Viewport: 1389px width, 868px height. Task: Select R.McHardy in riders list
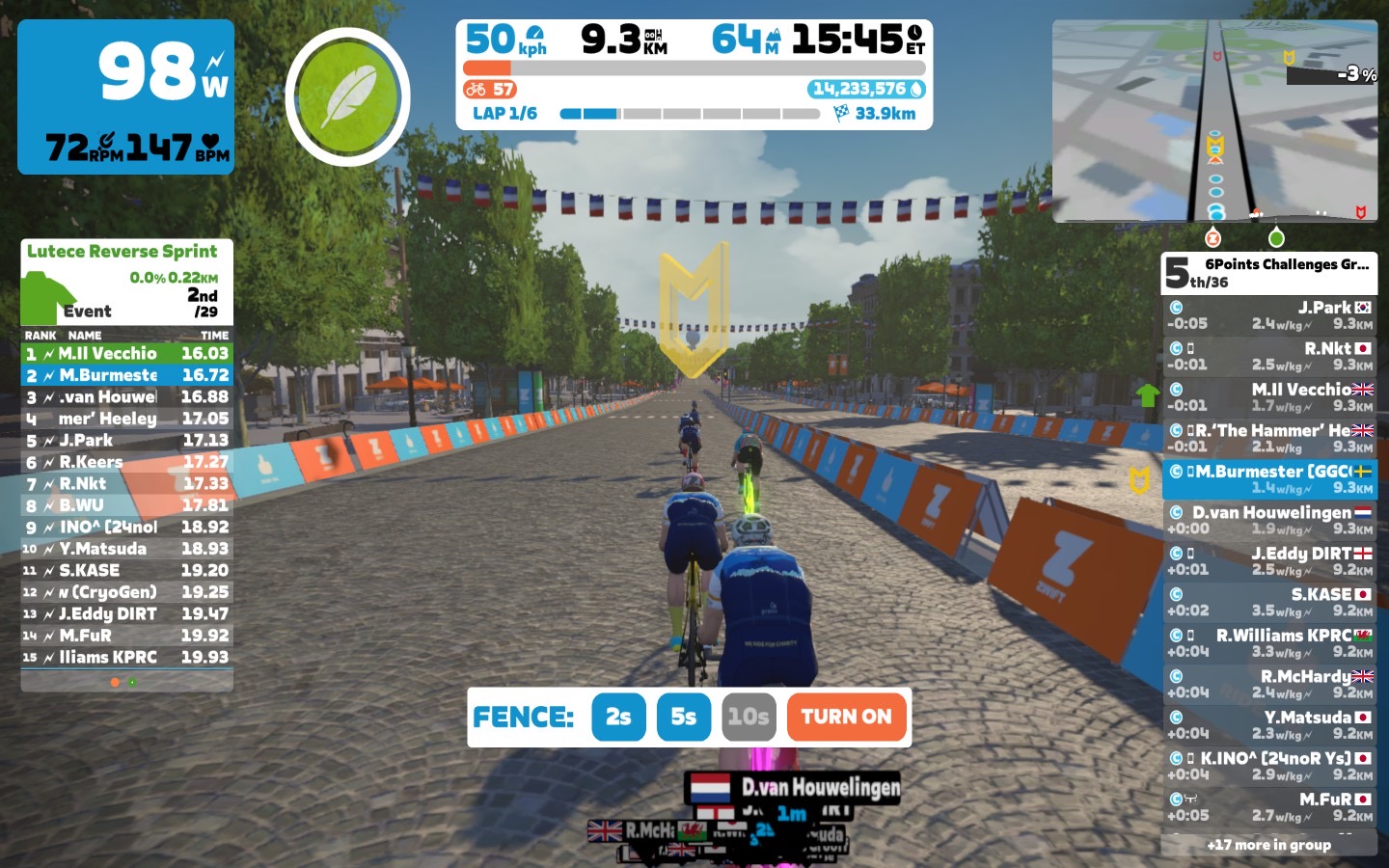[1268, 684]
